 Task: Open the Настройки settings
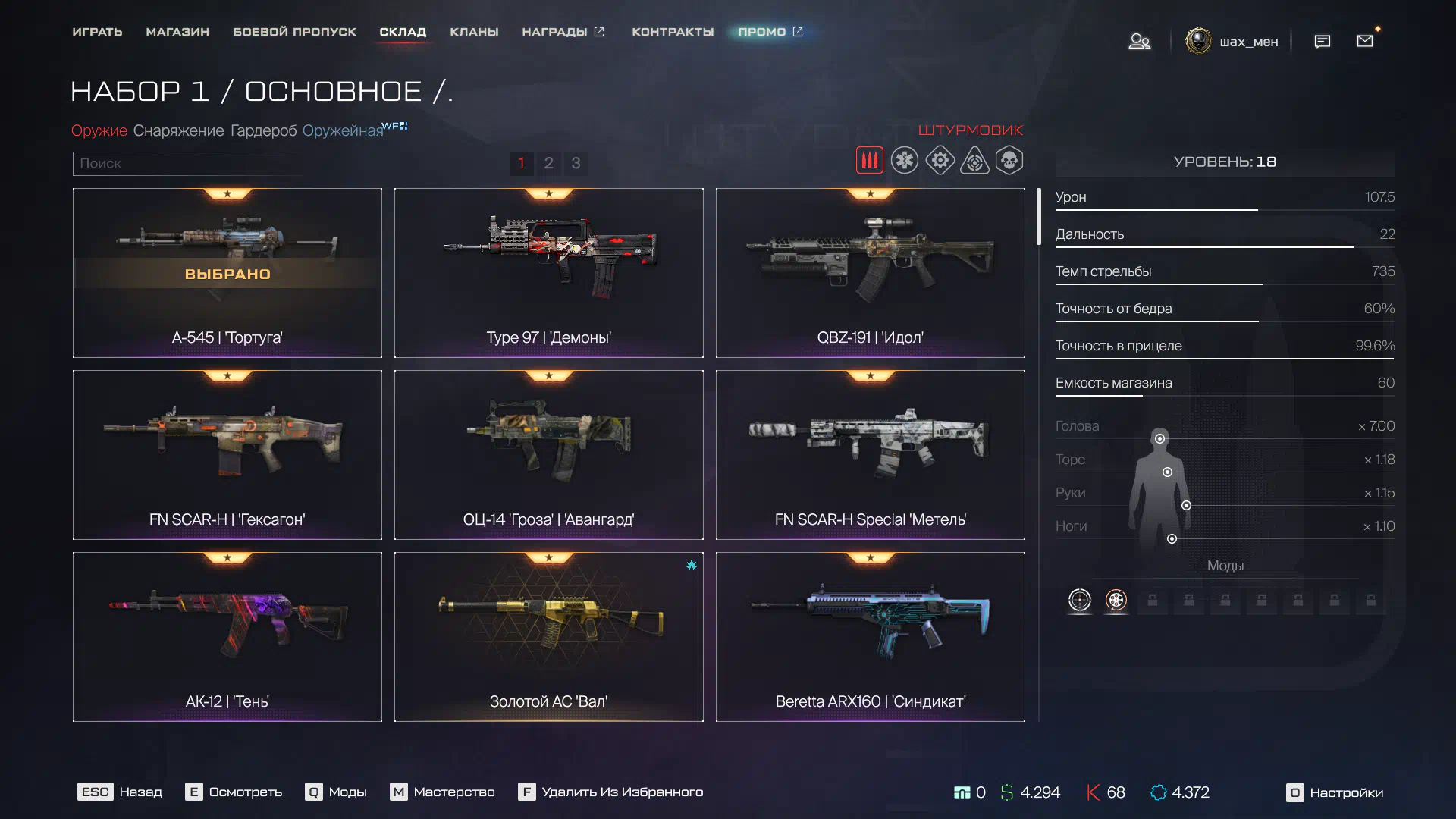tap(1335, 792)
